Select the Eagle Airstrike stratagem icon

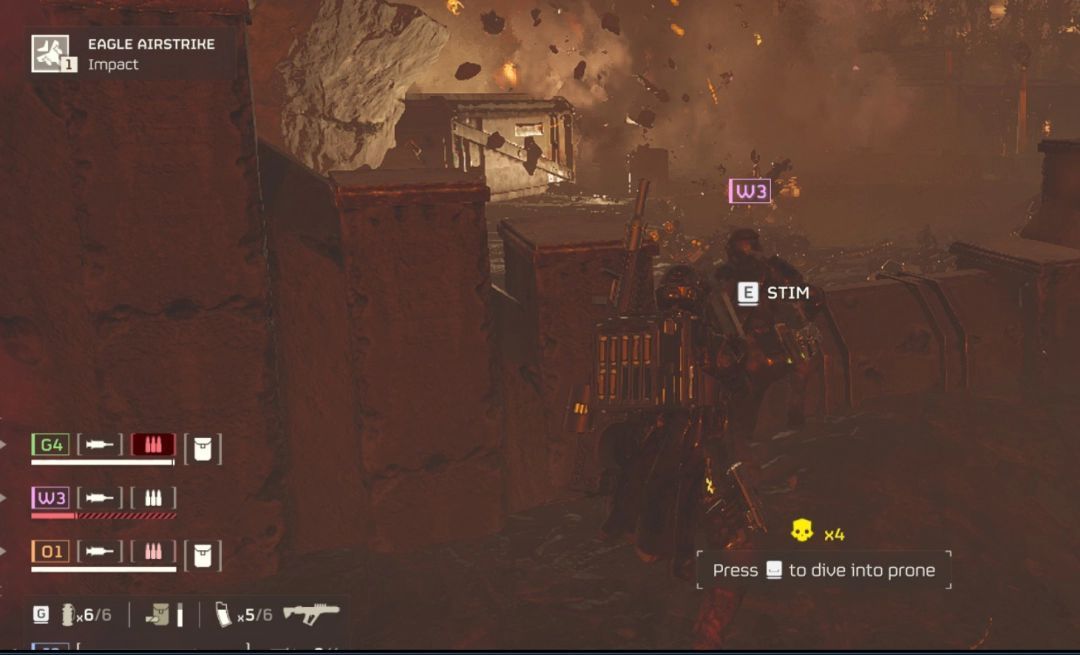(x=51, y=54)
